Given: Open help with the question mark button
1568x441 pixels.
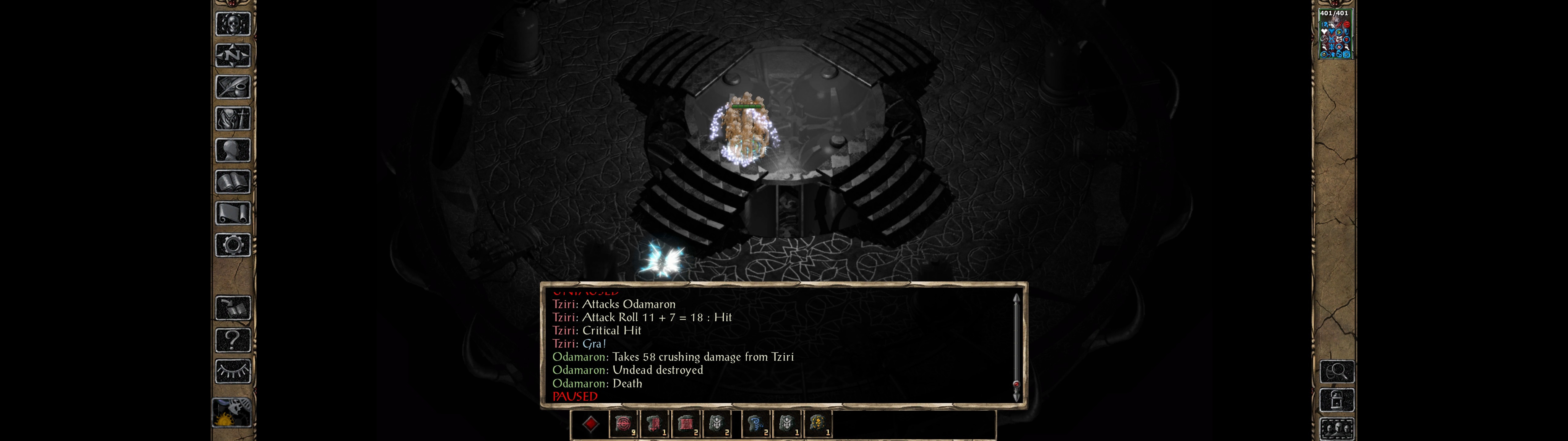Looking at the screenshot, I should point(232,340).
